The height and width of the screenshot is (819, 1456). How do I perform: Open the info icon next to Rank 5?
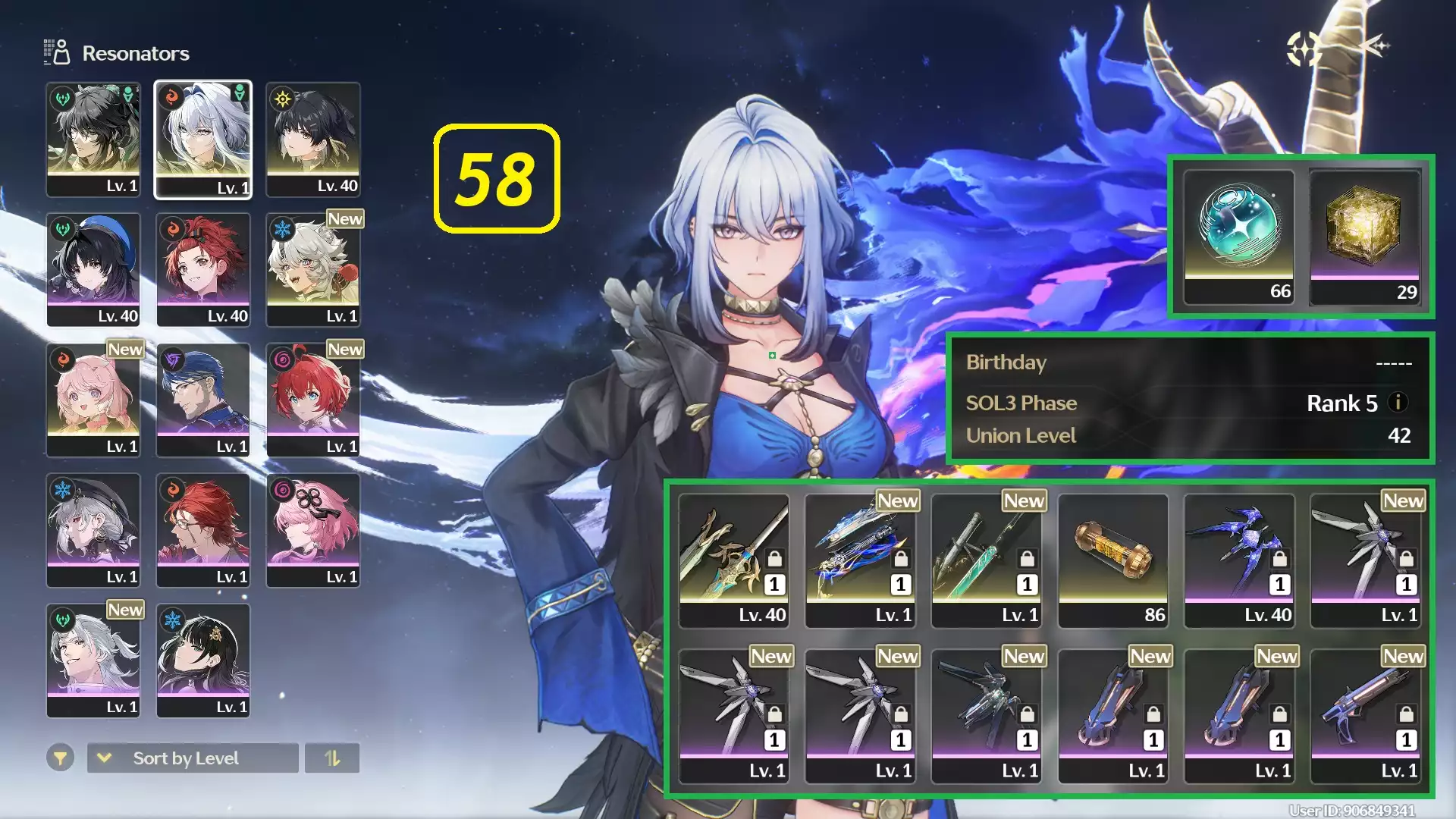tap(1396, 403)
